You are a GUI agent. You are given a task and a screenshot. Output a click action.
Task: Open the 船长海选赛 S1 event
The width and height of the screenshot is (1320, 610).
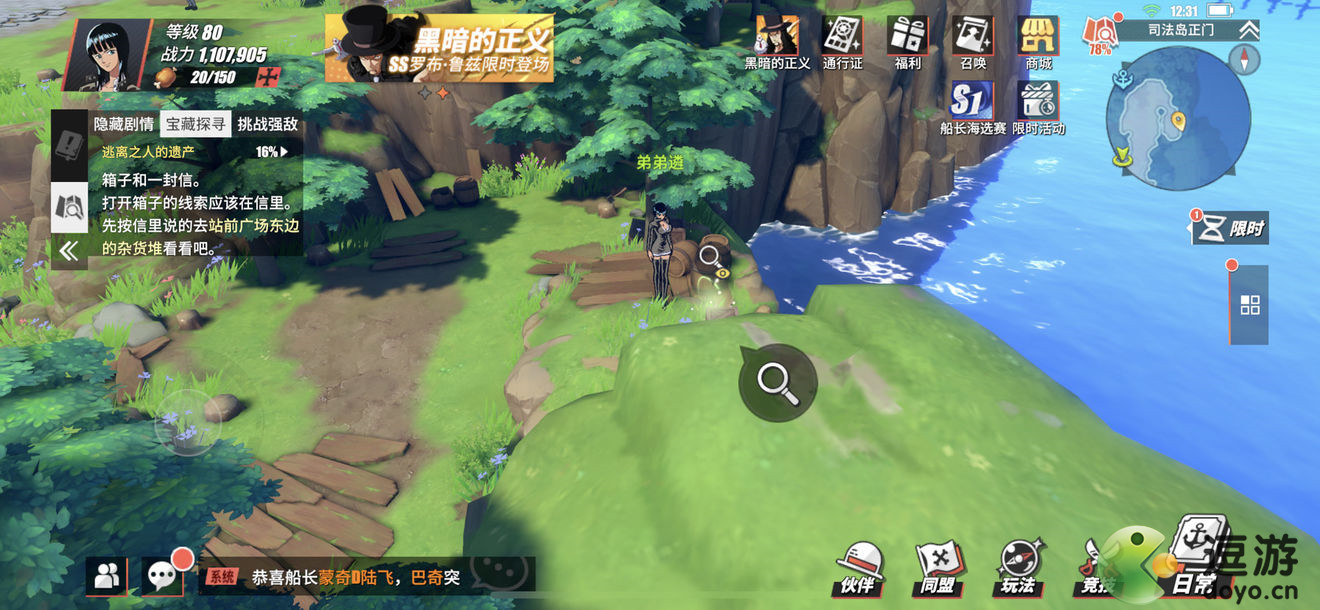972,107
